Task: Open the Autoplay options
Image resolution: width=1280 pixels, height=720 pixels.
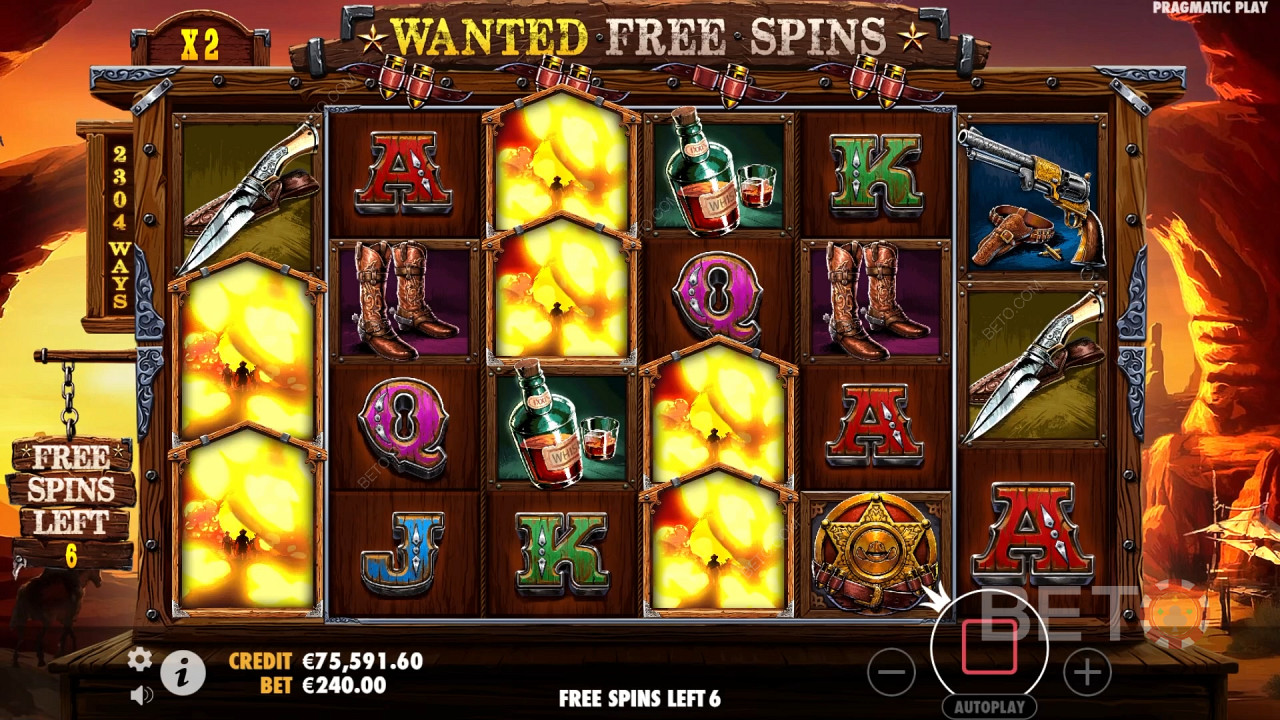Action: pos(989,707)
